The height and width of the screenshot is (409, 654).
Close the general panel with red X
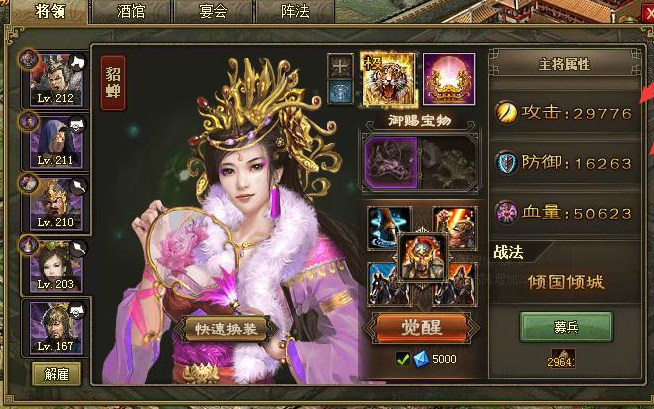pyautogui.click(x=647, y=12)
